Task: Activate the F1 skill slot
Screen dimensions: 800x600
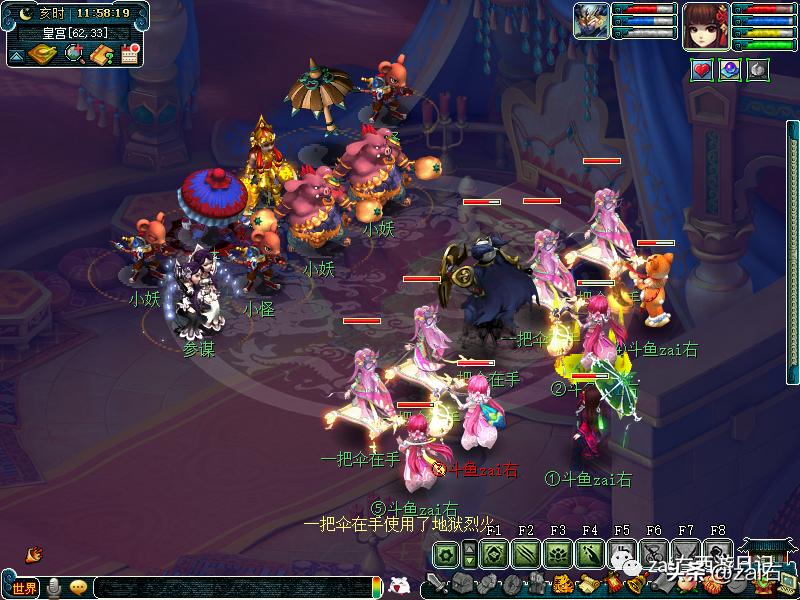Action: click(493, 554)
